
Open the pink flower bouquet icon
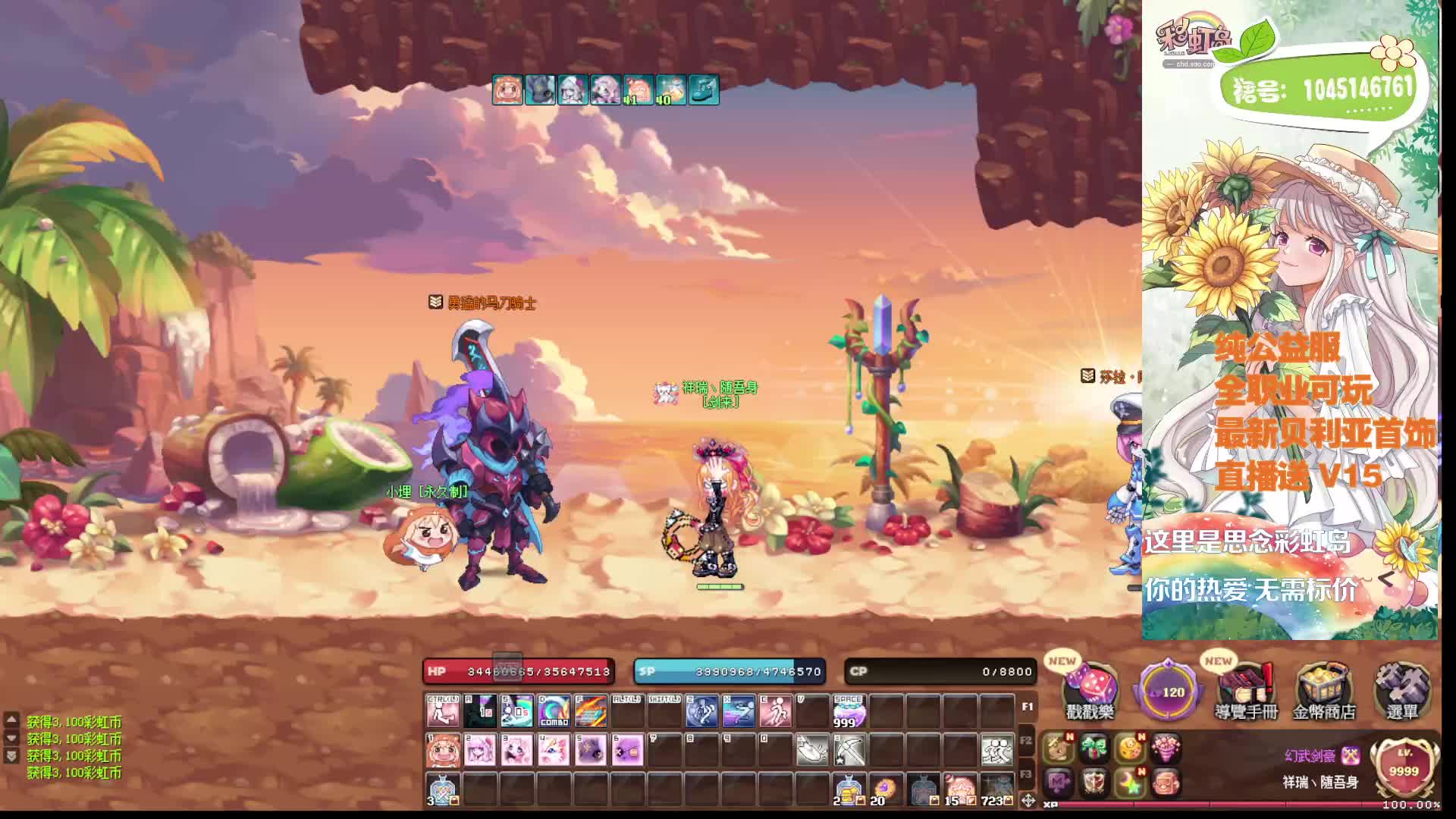[1166, 748]
